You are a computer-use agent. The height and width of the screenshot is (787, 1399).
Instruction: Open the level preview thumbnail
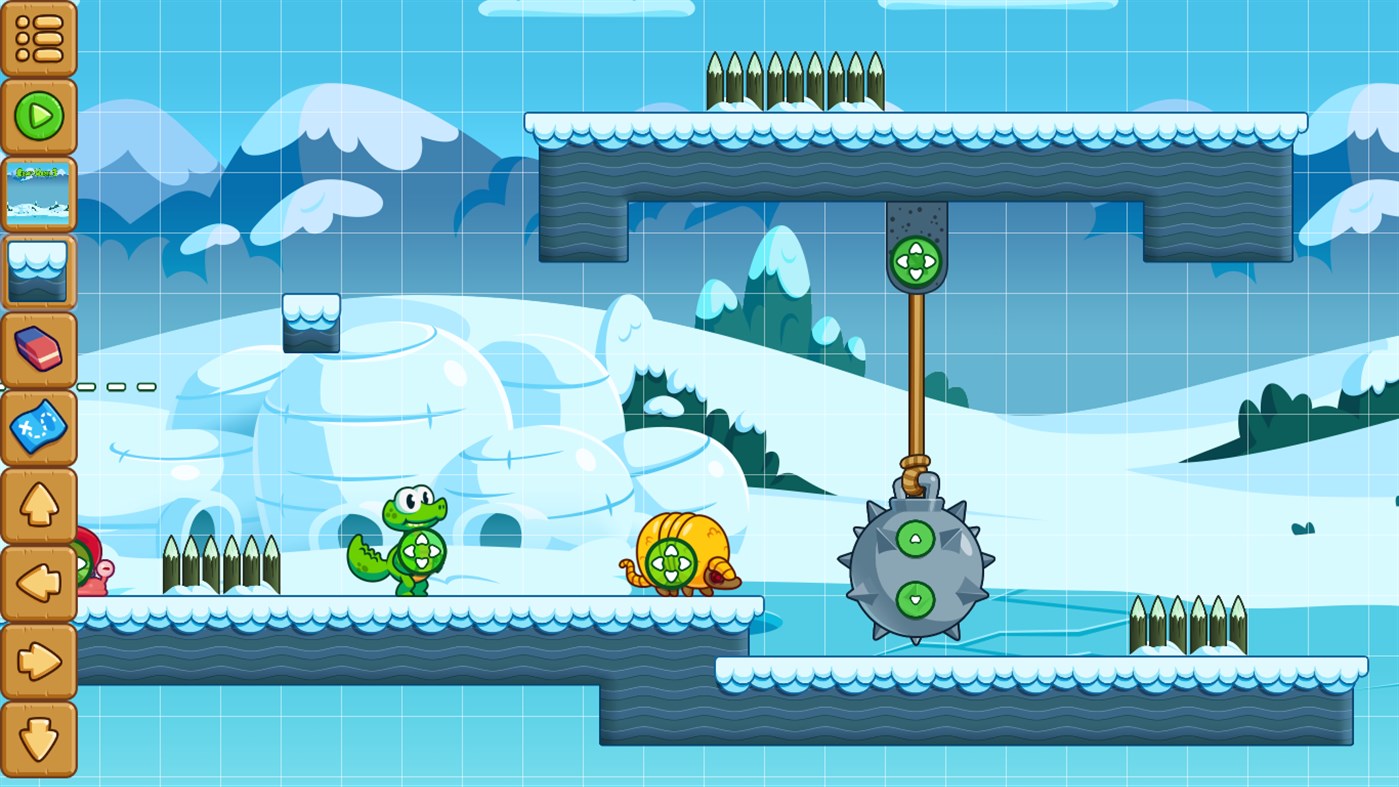pos(40,193)
